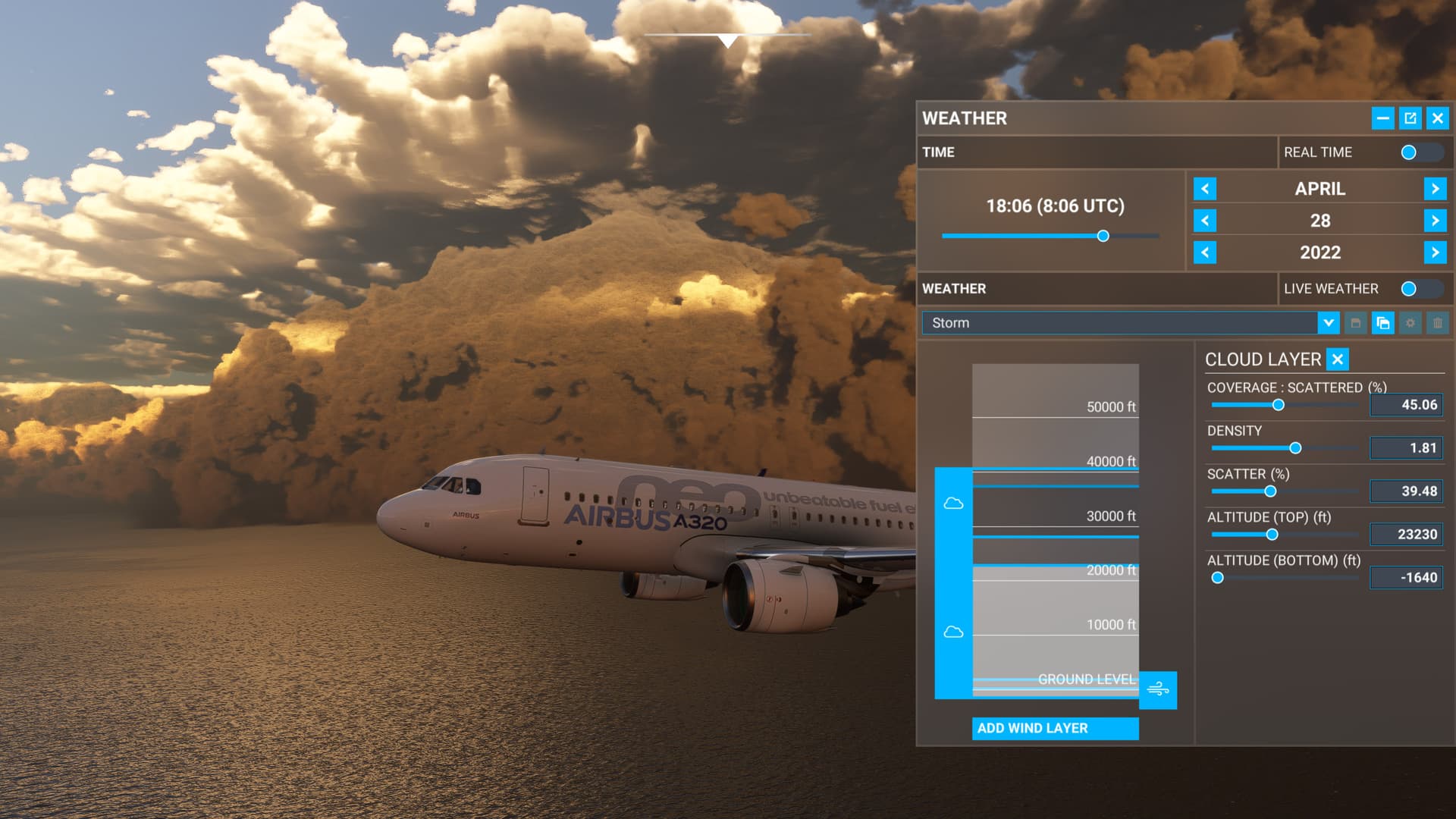1456x819 pixels.
Task: Click the Altitude Top value field
Action: tap(1406, 534)
